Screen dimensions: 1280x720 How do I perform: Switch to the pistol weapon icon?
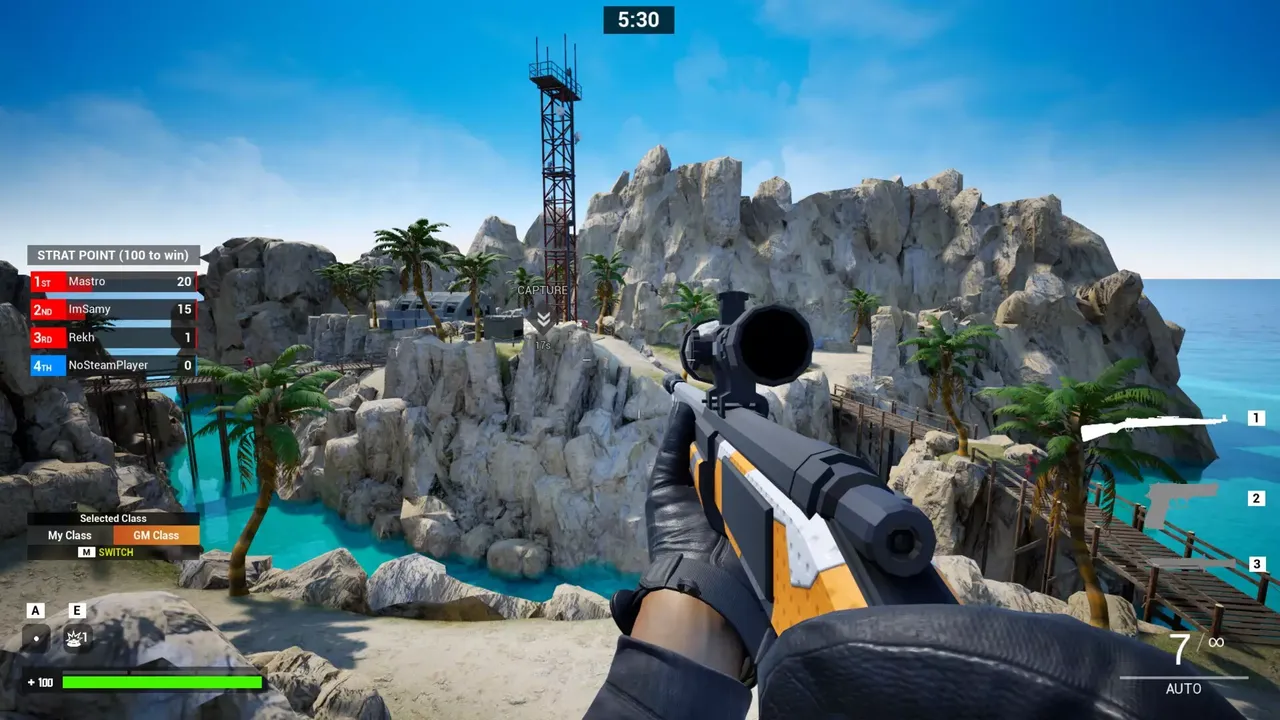pyautogui.click(x=1180, y=503)
